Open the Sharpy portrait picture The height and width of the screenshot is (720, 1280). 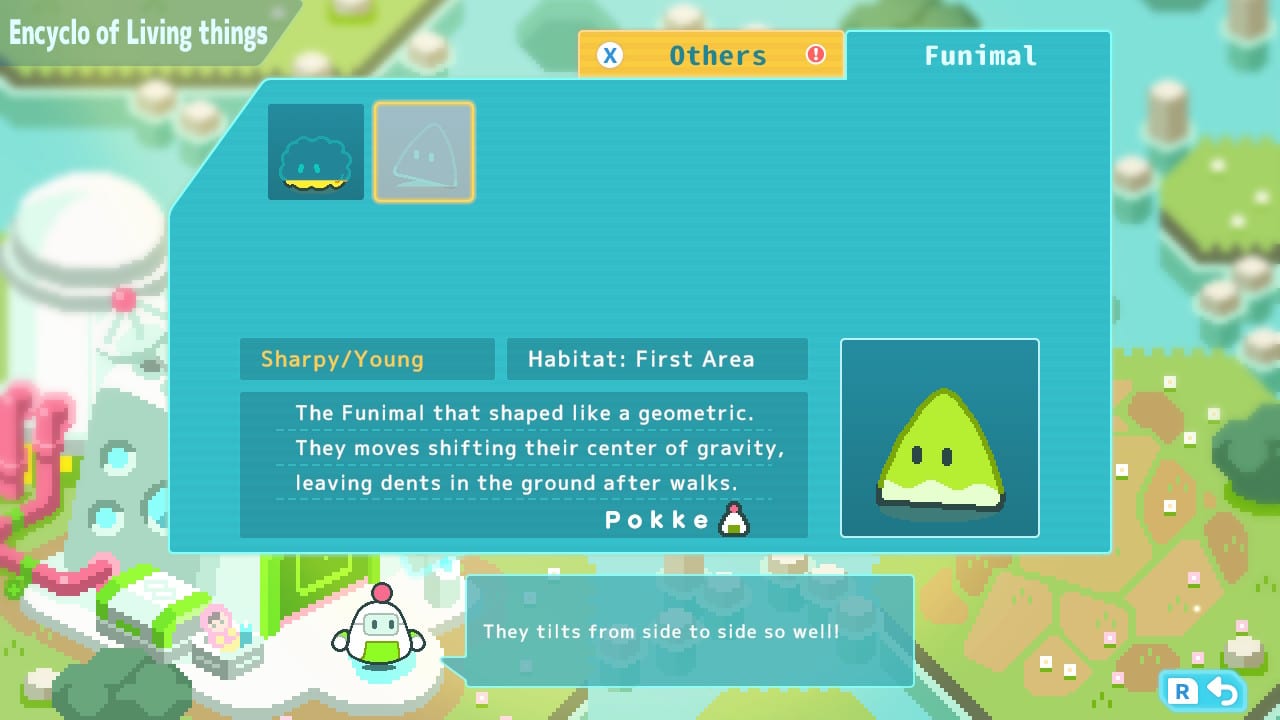939,438
